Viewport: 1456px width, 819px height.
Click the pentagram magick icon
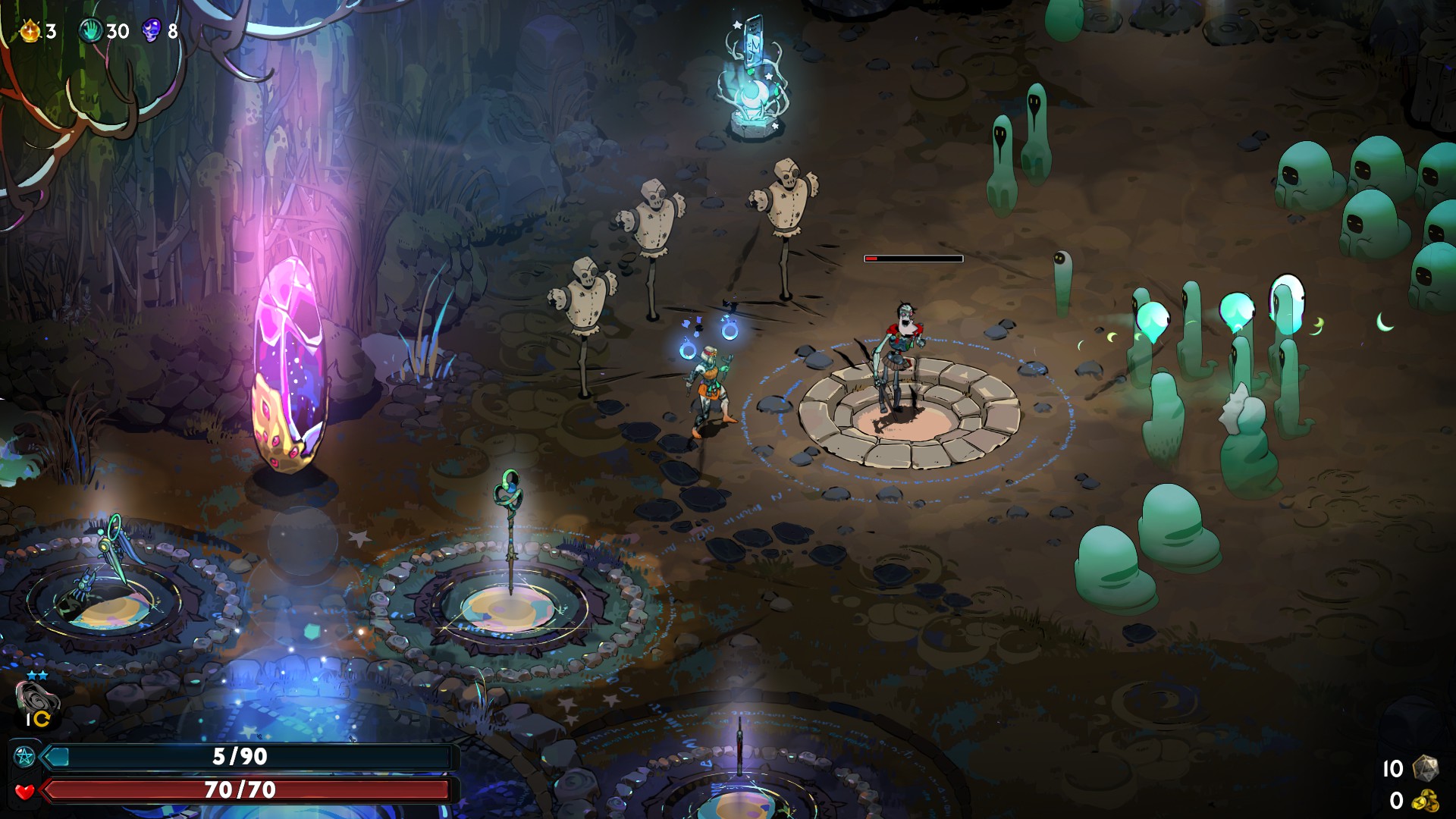(24, 756)
